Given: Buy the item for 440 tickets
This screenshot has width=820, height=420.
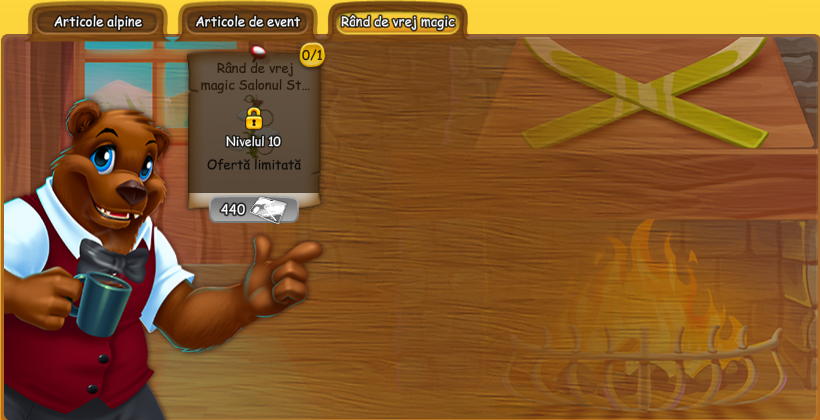Looking at the screenshot, I should [253, 209].
